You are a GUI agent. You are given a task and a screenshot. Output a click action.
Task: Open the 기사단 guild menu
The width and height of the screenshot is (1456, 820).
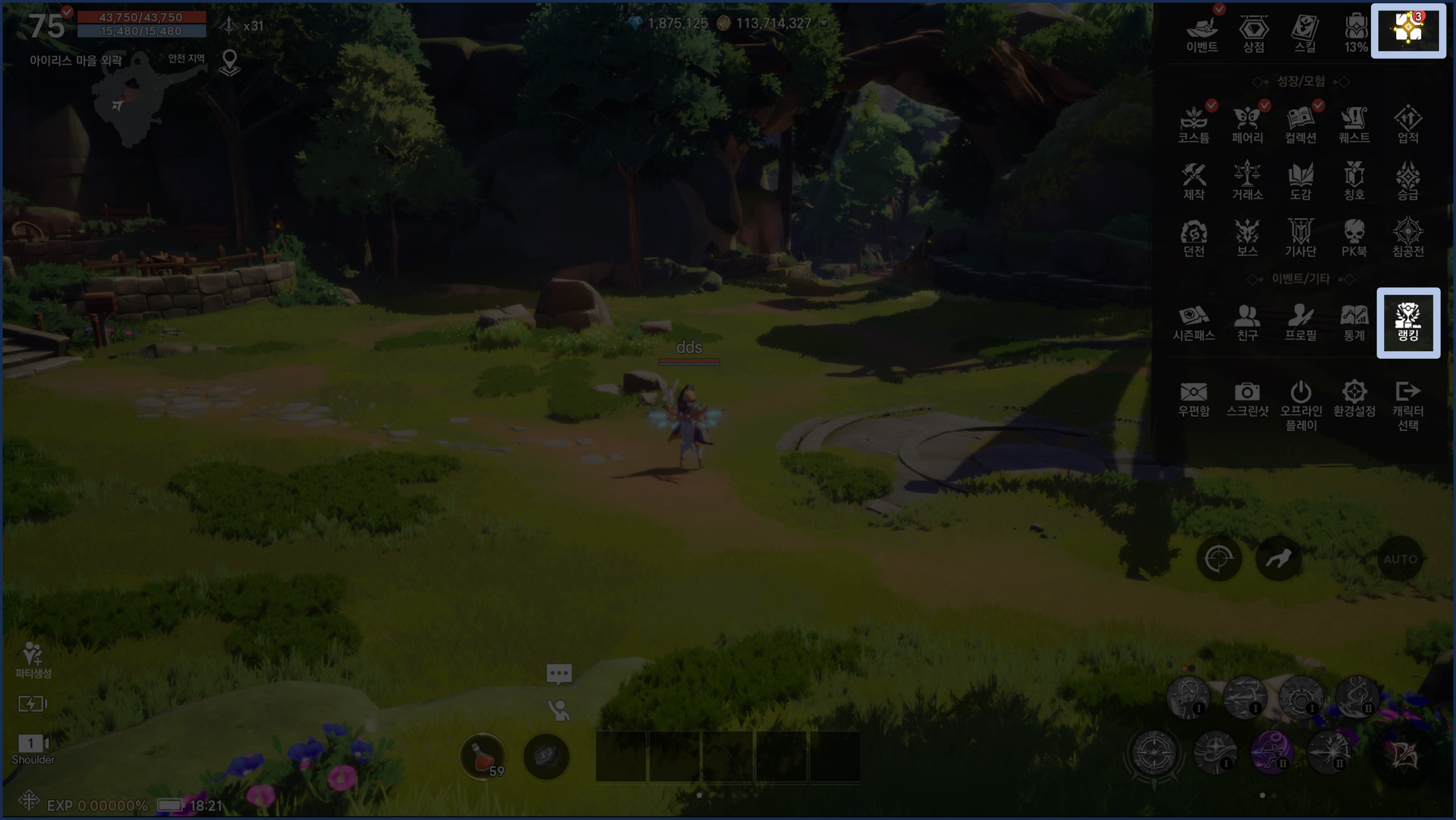pyautogui.click(x=1301, y=238)
